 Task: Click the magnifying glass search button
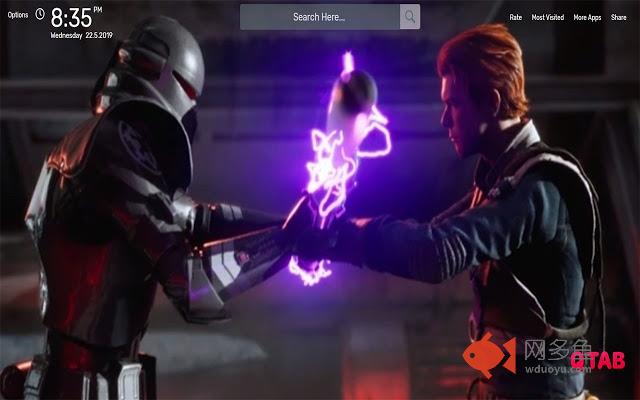point(410,17)
